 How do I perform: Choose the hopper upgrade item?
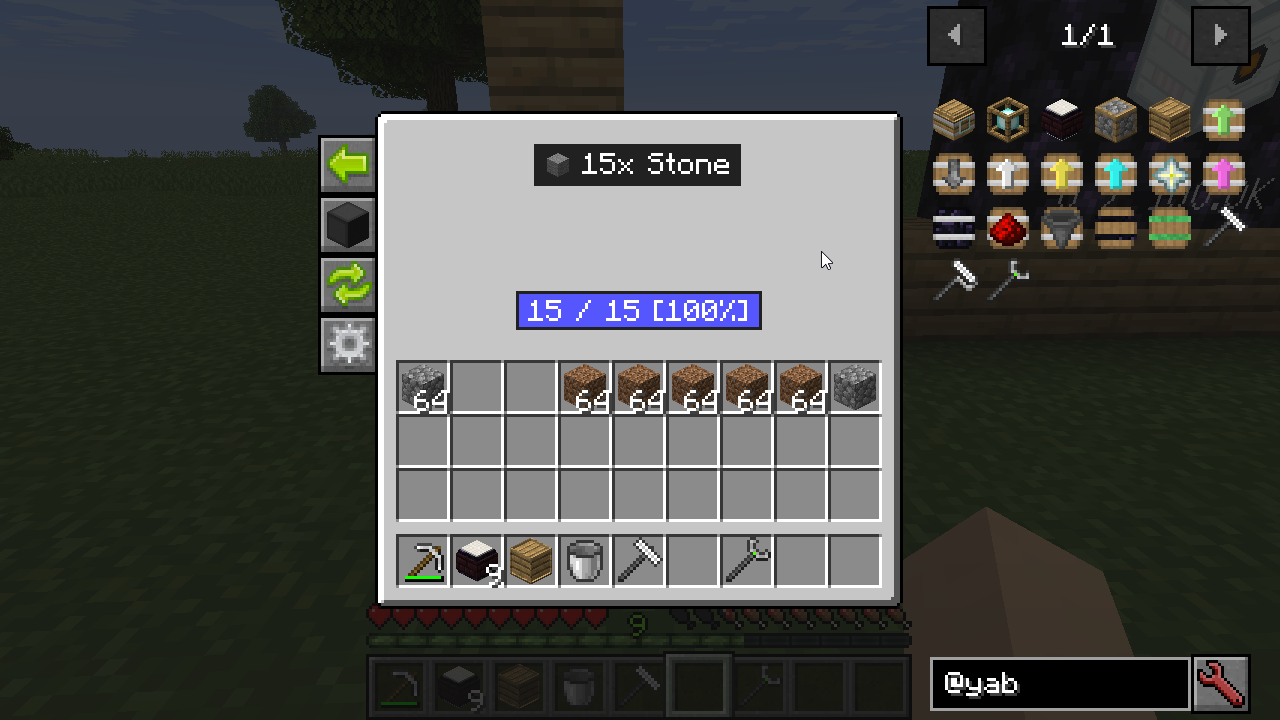[1061, 228]
